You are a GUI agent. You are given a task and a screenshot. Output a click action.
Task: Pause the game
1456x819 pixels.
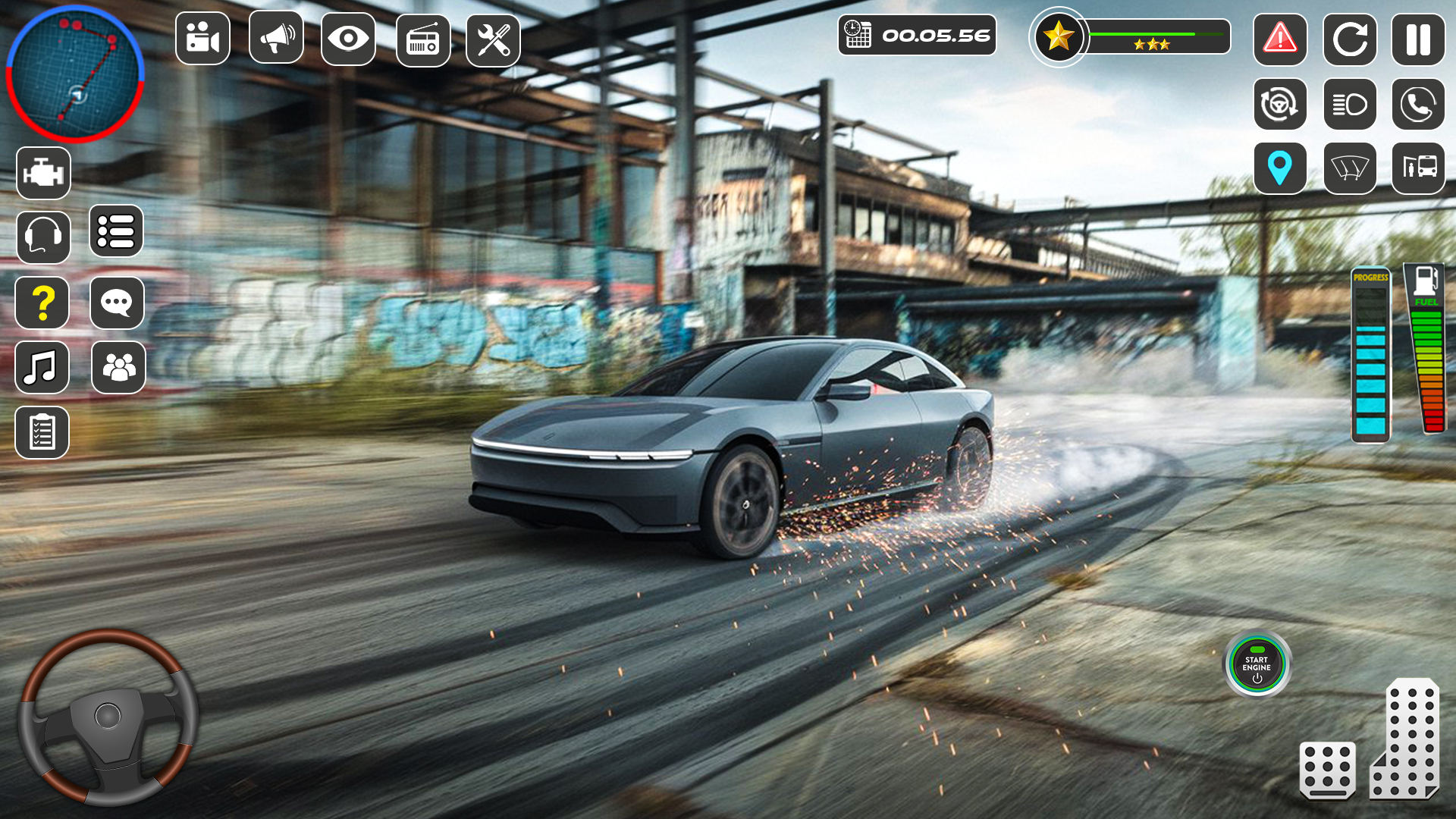pyautogui.click(x=1418, y=40)
